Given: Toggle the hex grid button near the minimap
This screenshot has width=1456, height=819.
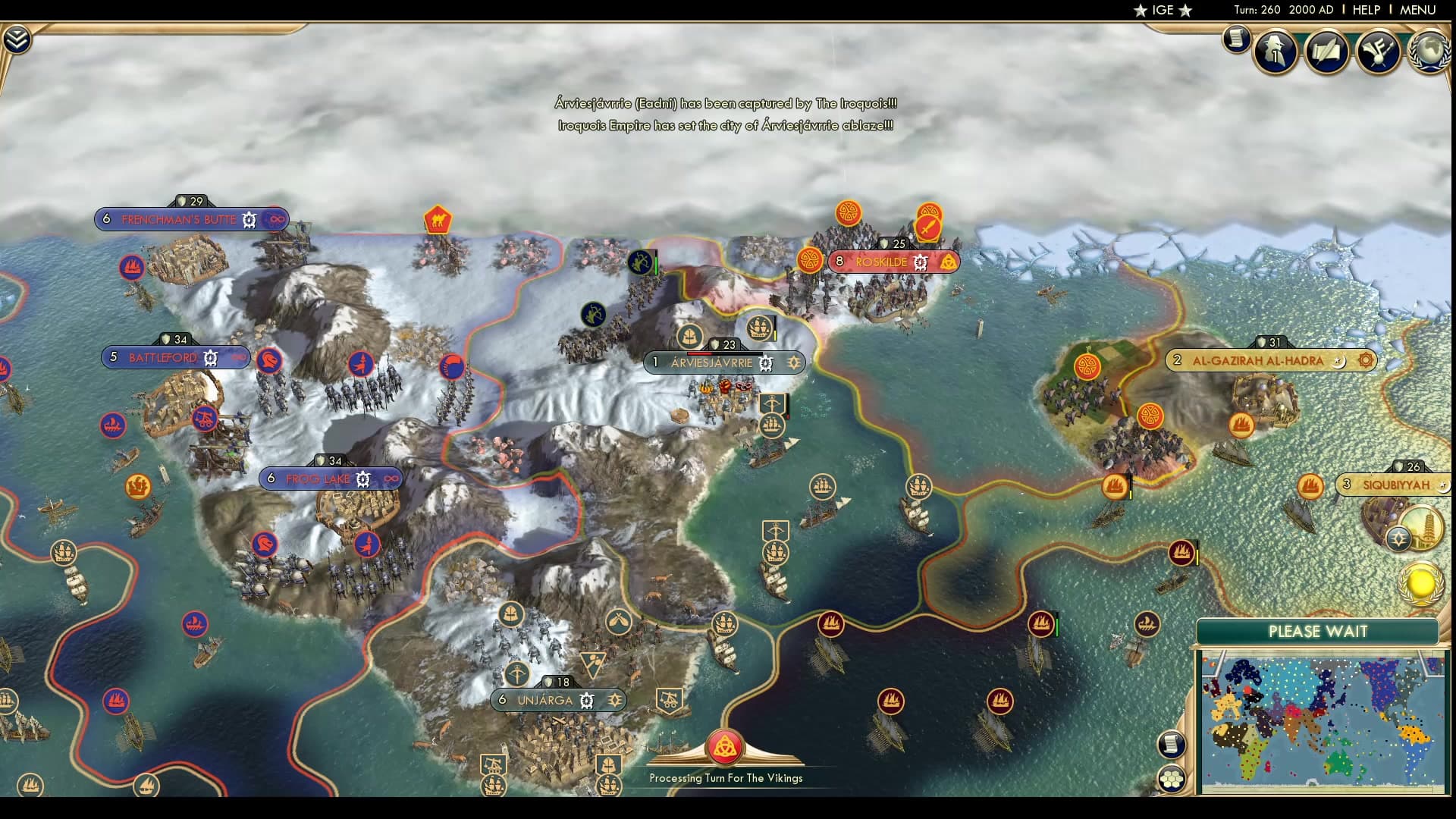Looking at the screenshot, I should click(x=1172, y=778).
